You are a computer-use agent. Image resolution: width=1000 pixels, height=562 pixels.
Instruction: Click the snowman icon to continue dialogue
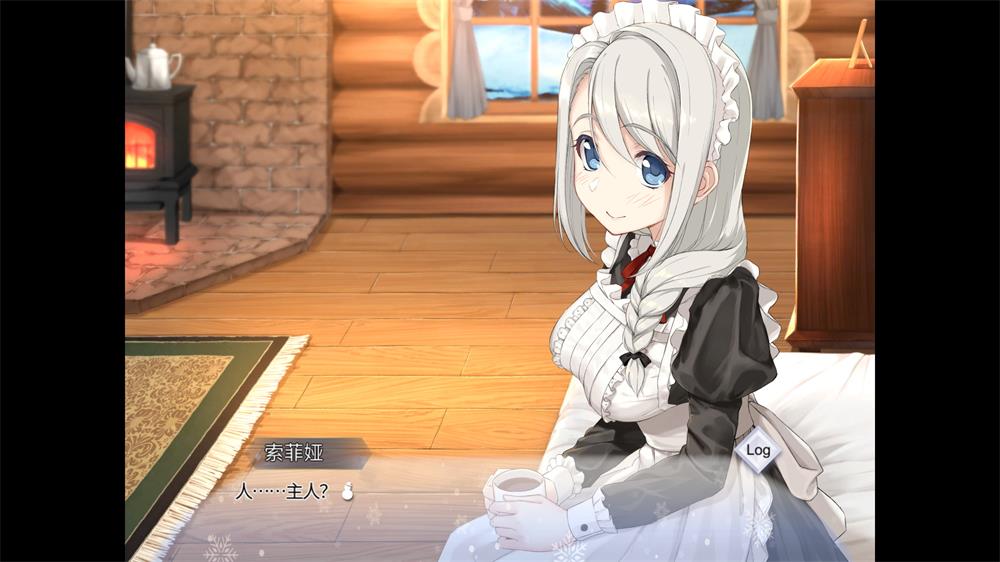pyautogui.click(x=348, y=491)
